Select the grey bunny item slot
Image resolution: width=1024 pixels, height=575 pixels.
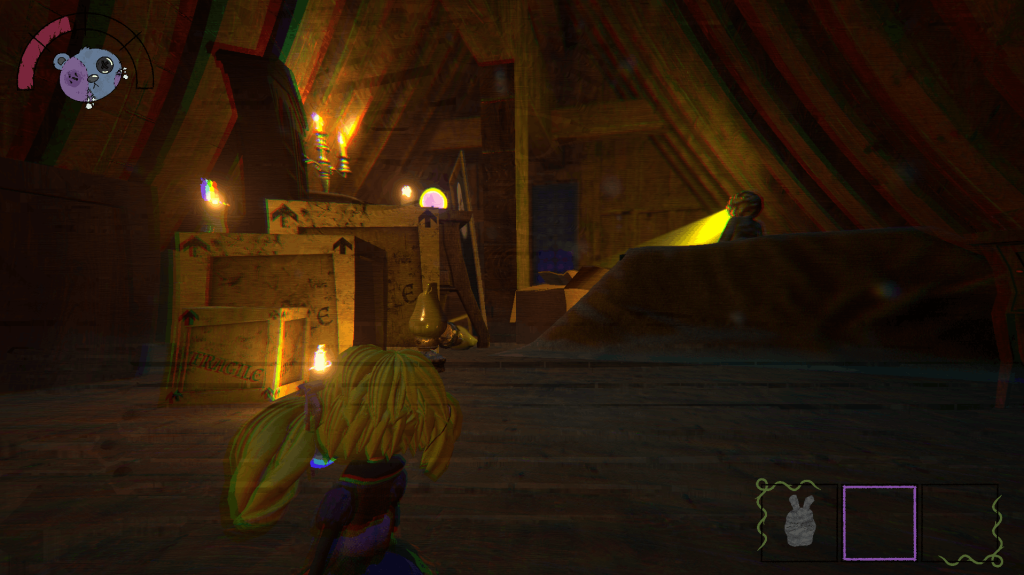click(798, 521)
